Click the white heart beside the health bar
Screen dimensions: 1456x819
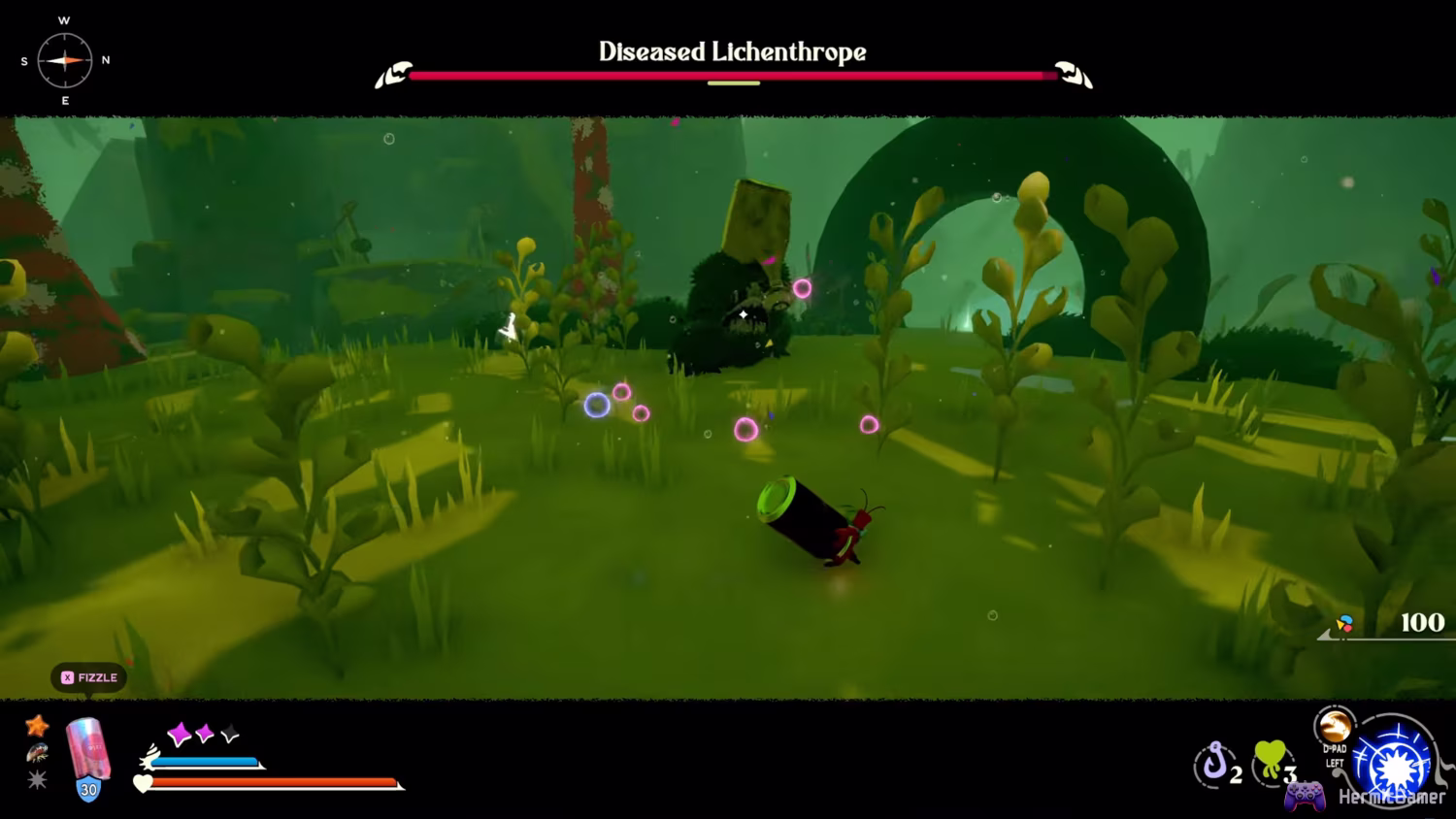pyautogui.click(x=143, y=782)
